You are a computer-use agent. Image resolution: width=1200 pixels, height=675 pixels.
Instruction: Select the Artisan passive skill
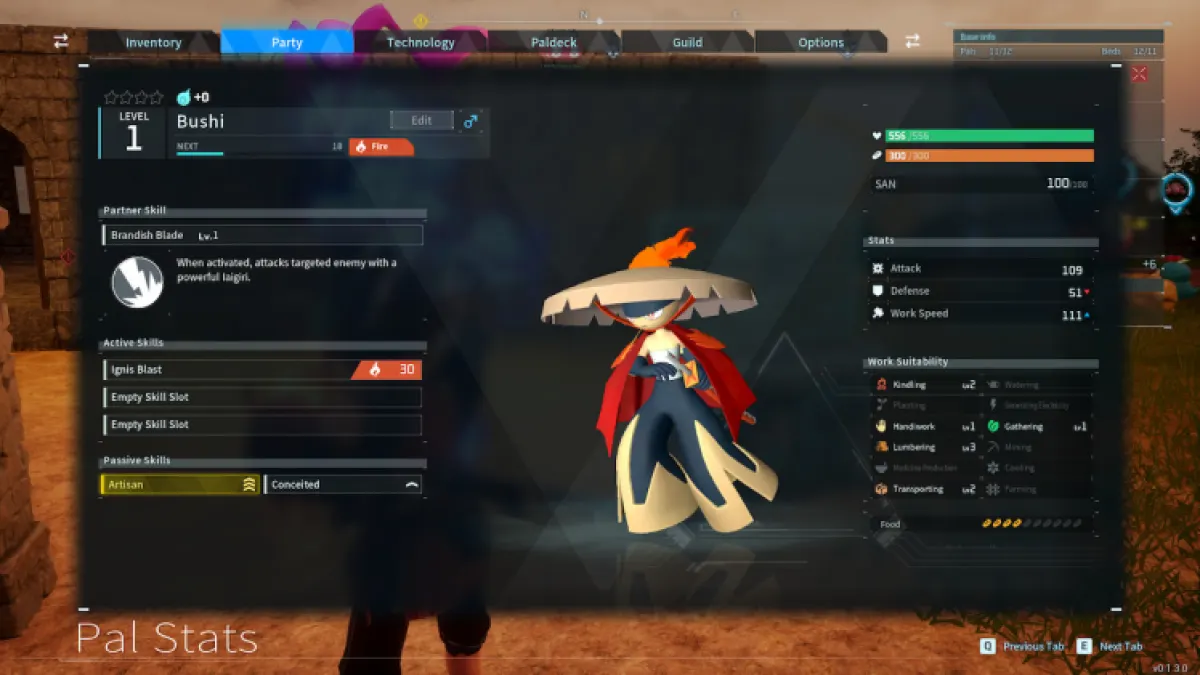click(180, 485)
